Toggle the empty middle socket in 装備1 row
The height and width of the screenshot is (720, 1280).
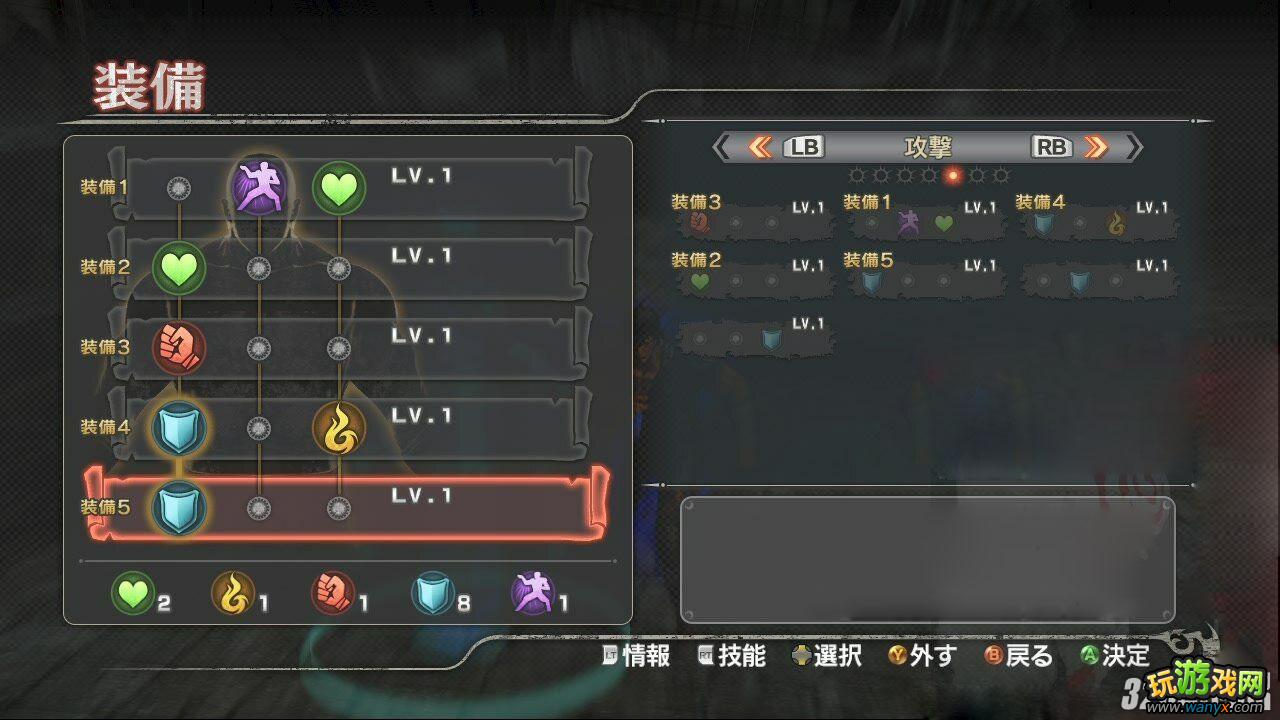point(178,186)
